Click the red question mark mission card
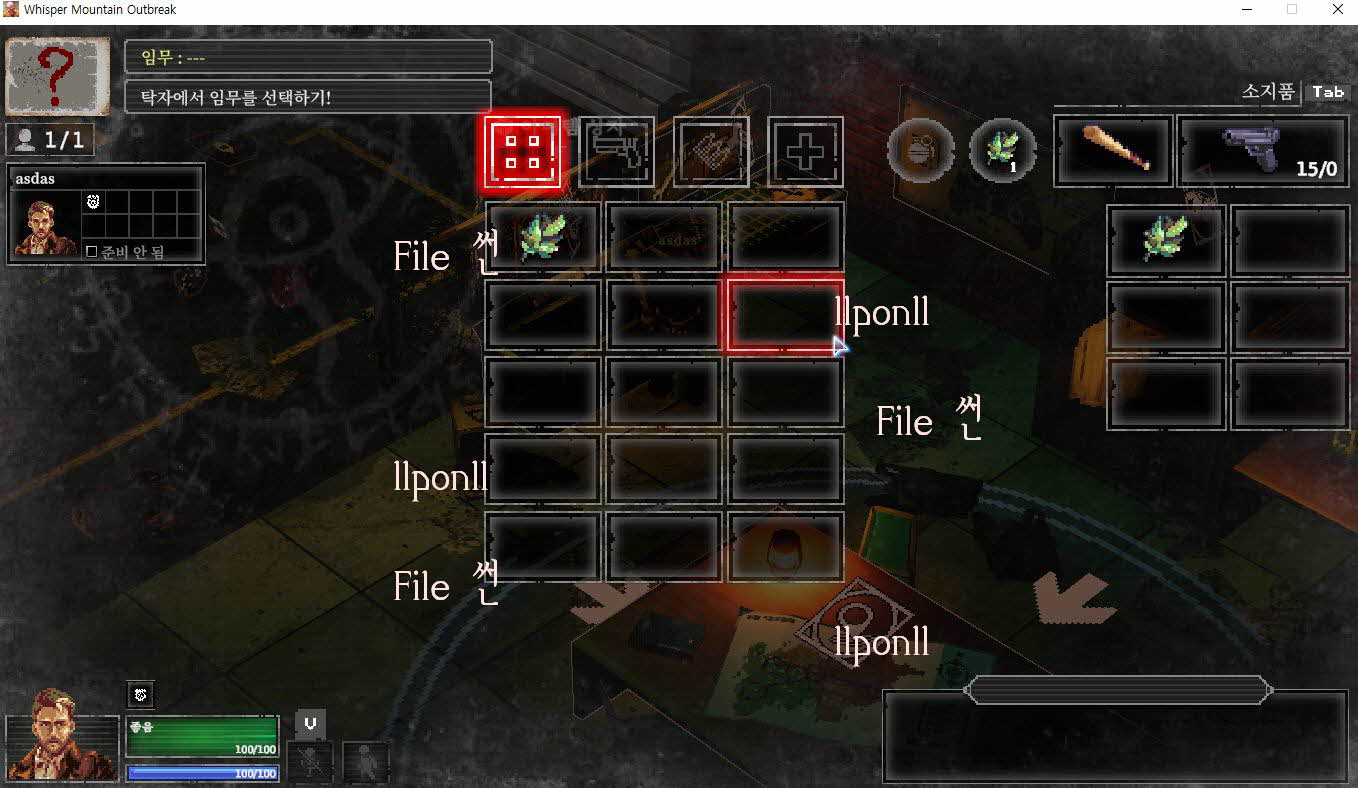 pos(58,77)
